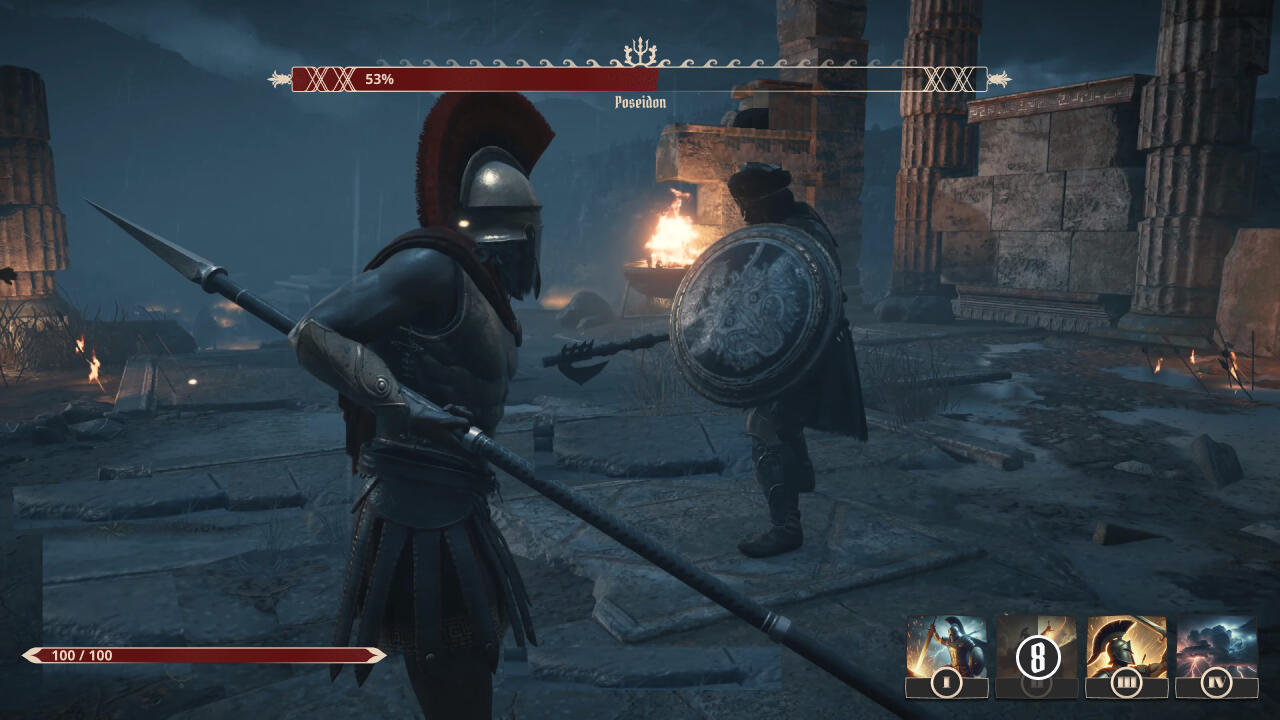
Task: Trigger the lightning storm cloud ability
Action: (1216, 650)
